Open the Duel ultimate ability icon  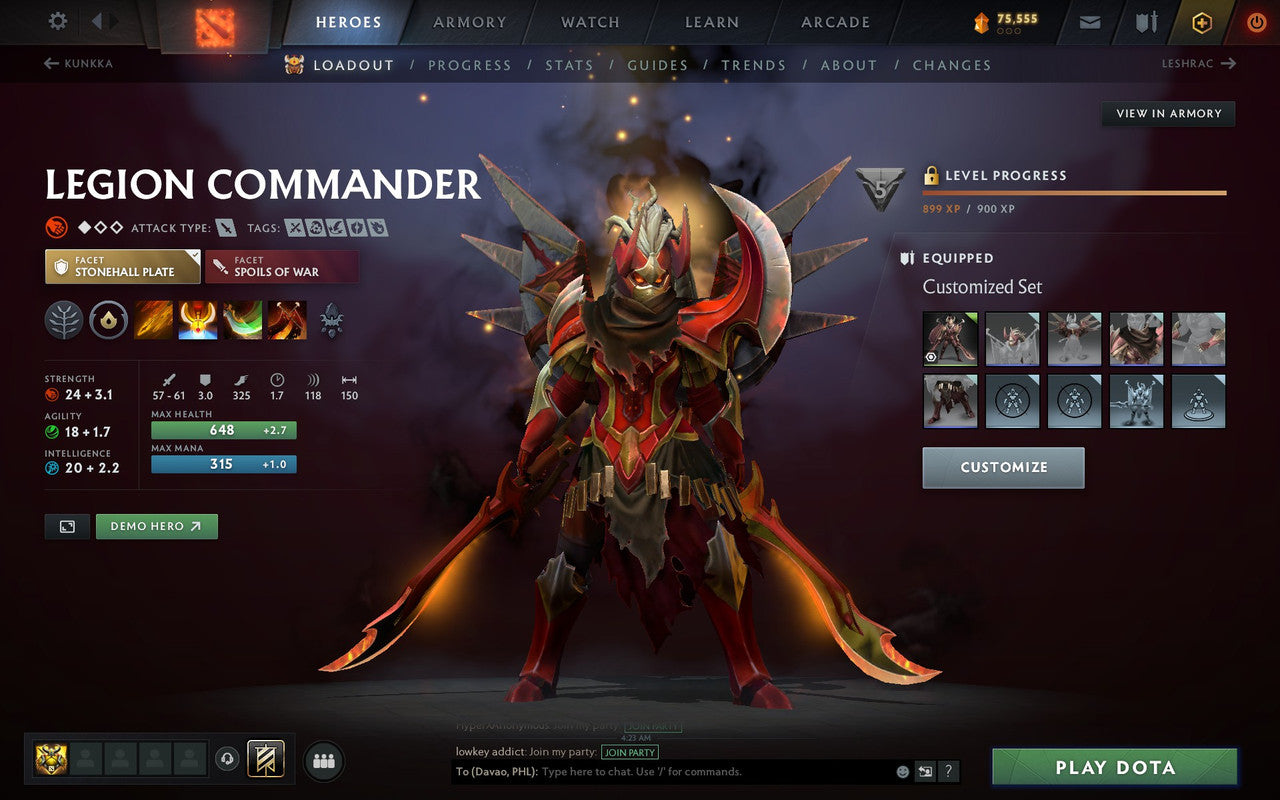point(288,320)
